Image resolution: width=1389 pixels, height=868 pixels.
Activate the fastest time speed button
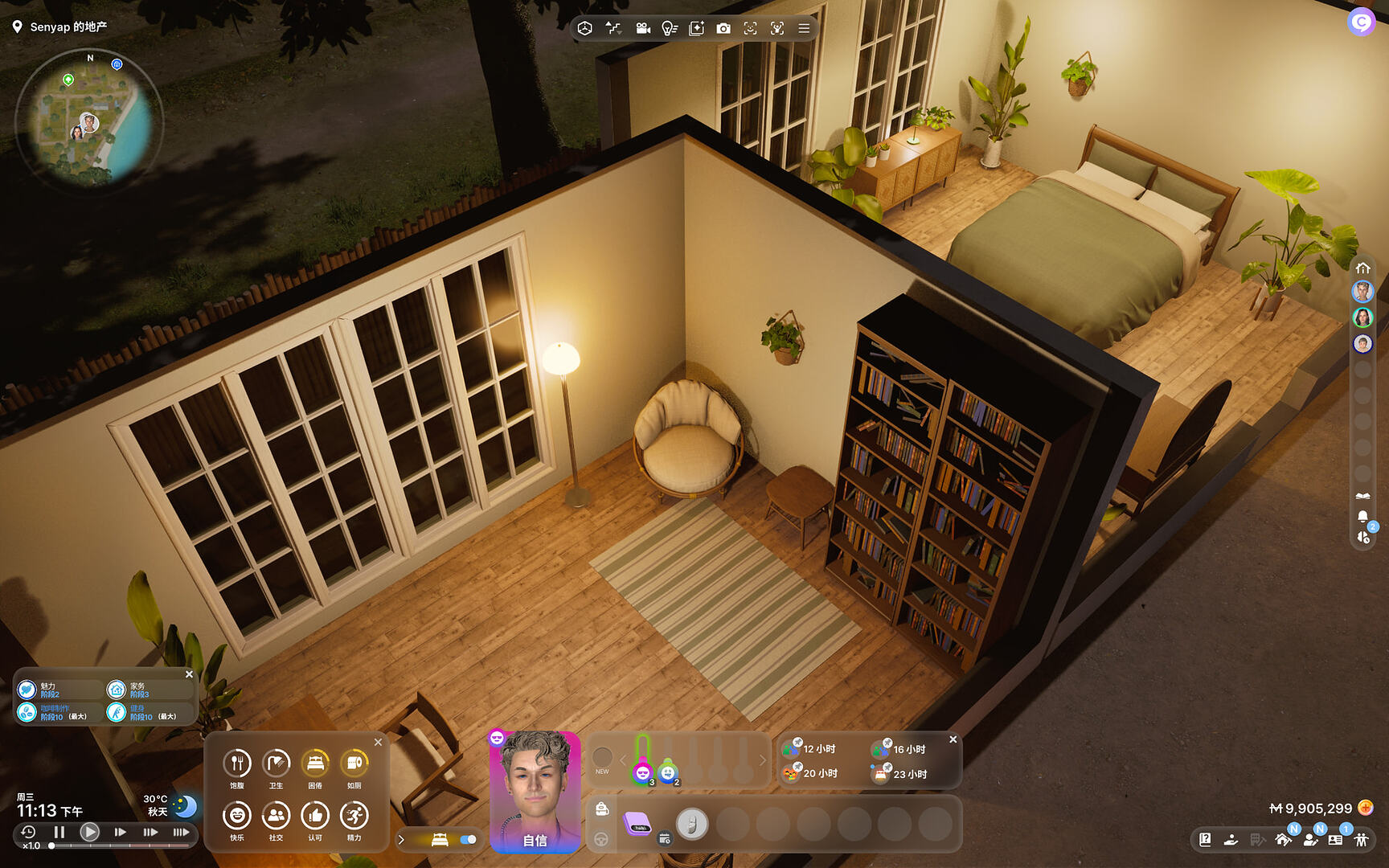(x=181, y=832)
